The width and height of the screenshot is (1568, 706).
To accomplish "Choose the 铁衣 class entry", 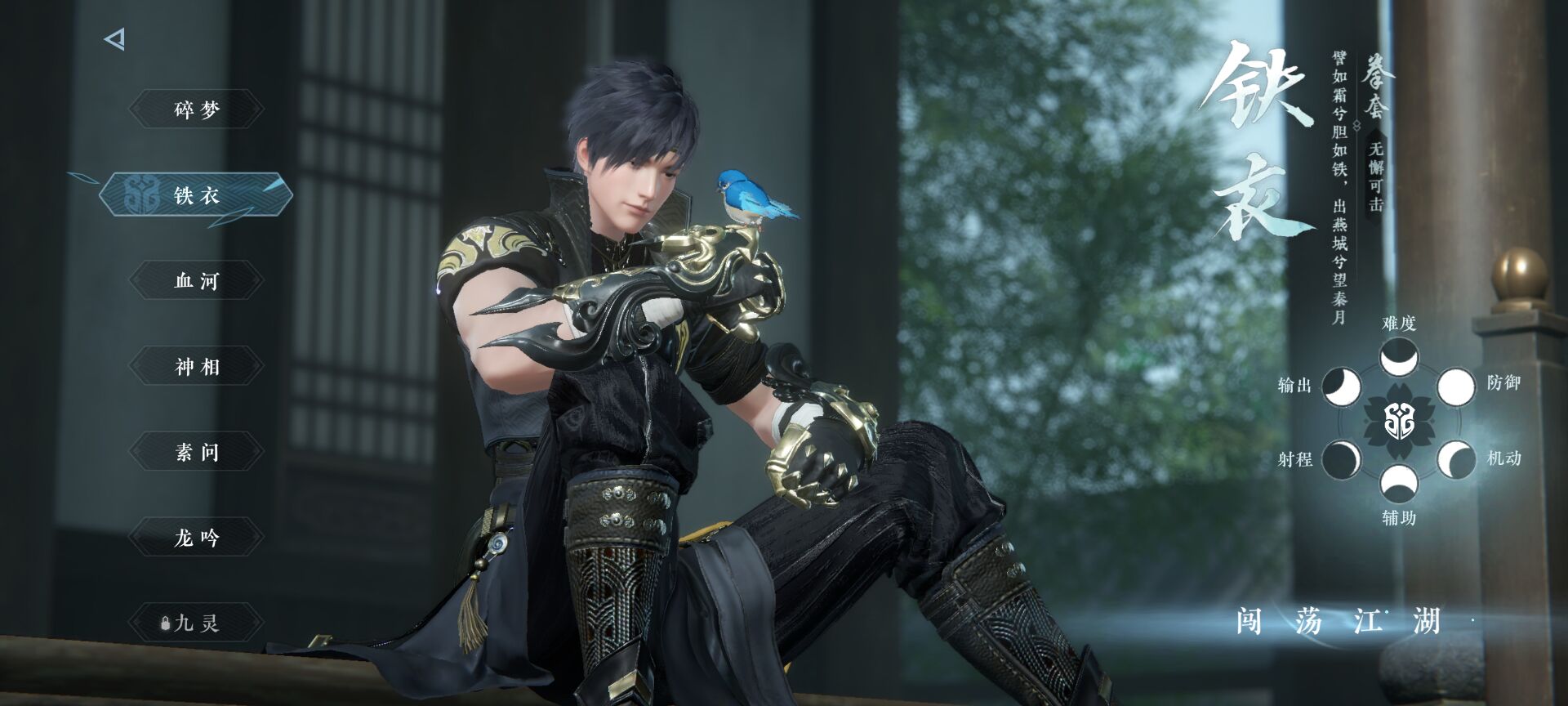I will [197, 196].
